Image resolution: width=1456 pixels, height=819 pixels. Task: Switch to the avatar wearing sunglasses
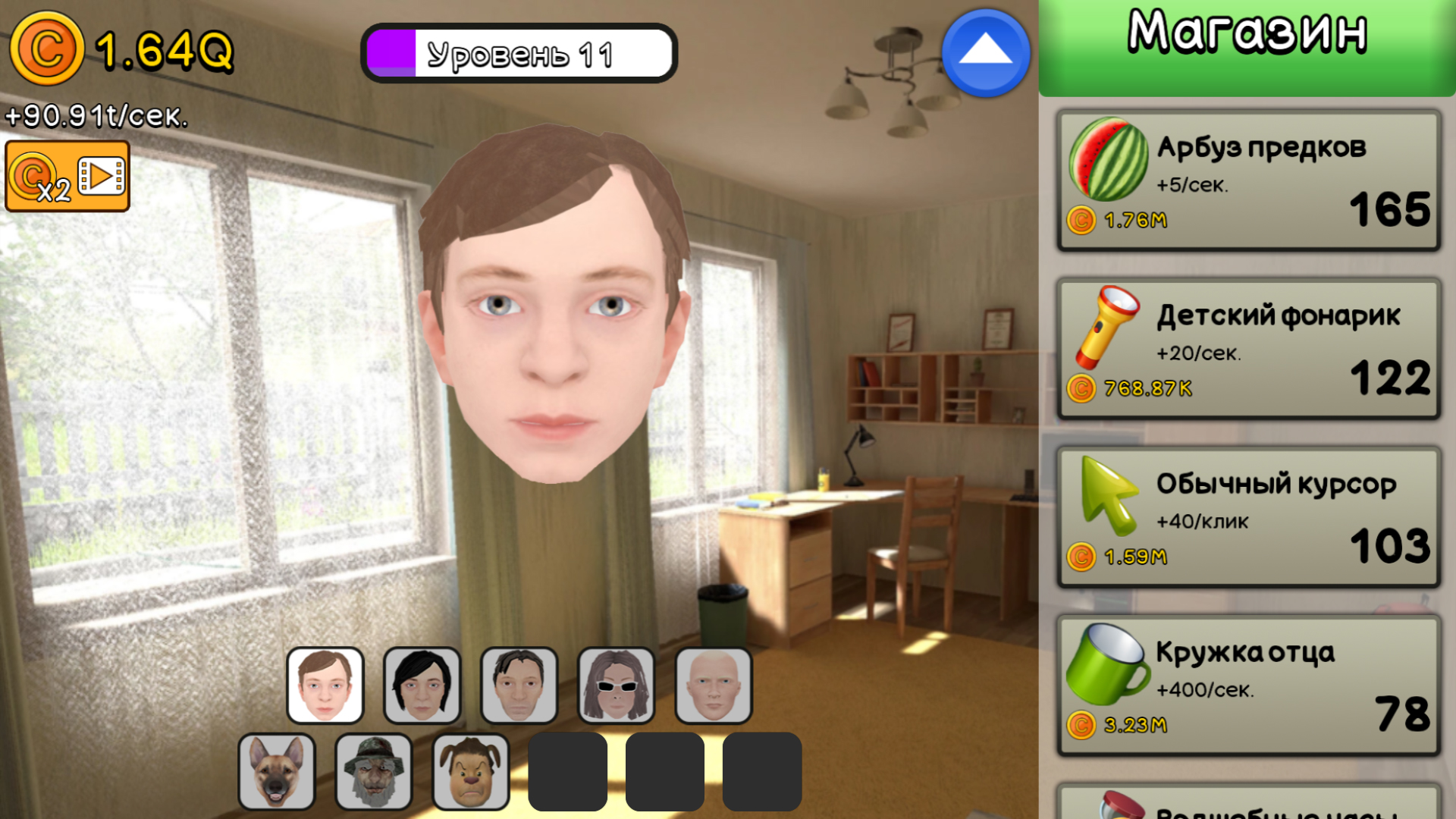click(x=616, y=685)
